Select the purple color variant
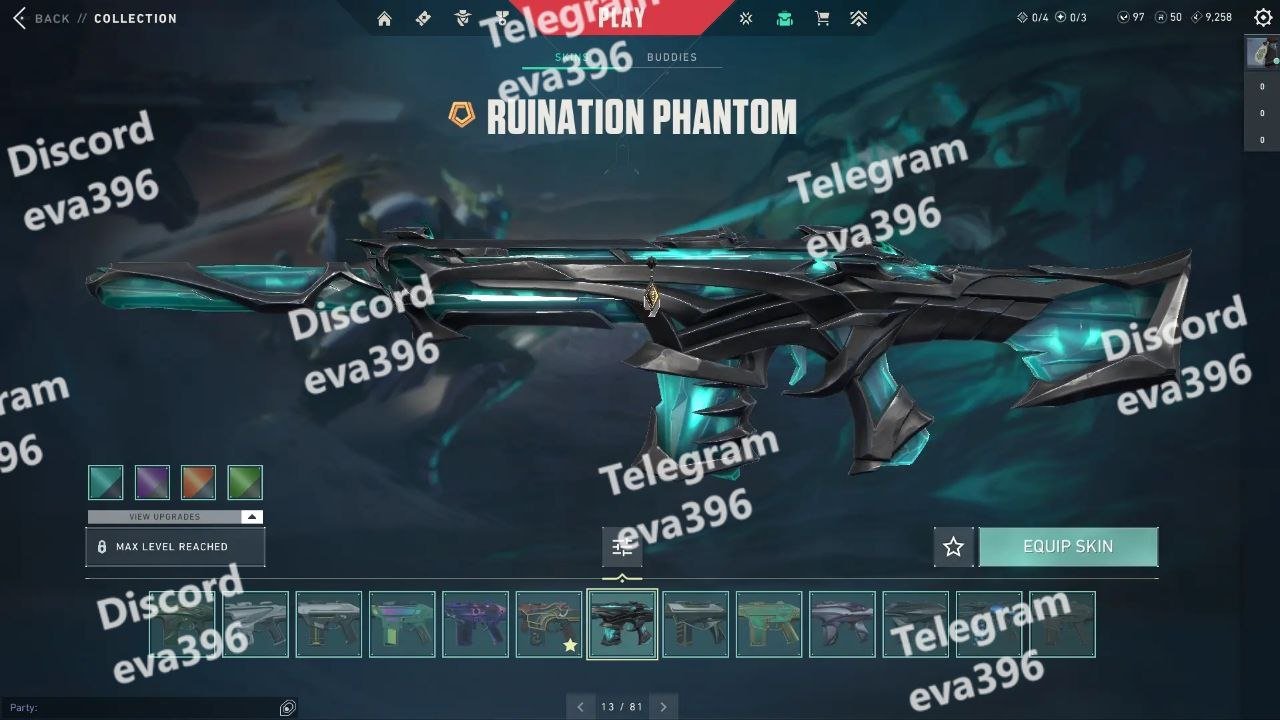Screen dimensions: 1280x720 (x=152, y=482)
